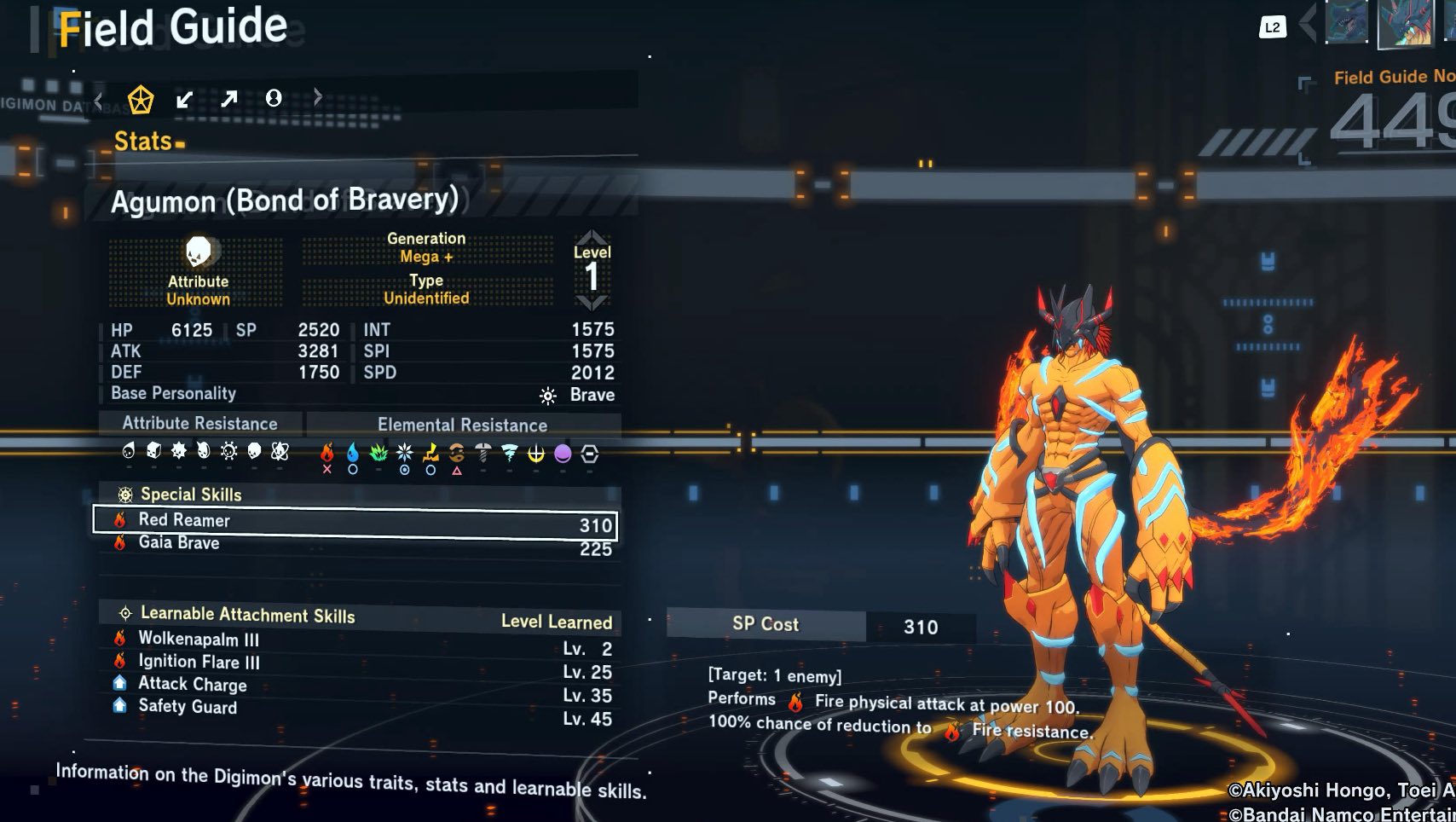1456x822 pixels.
Task: Choose Ignition Flare III attachment skill
Action: [199, 663]
